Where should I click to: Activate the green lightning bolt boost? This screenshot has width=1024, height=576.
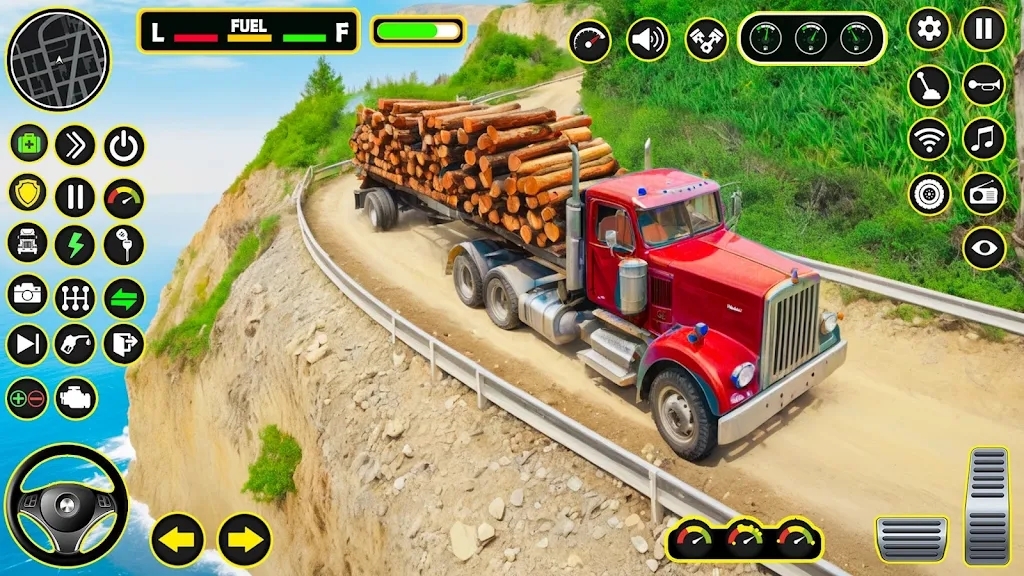point(75,245)
